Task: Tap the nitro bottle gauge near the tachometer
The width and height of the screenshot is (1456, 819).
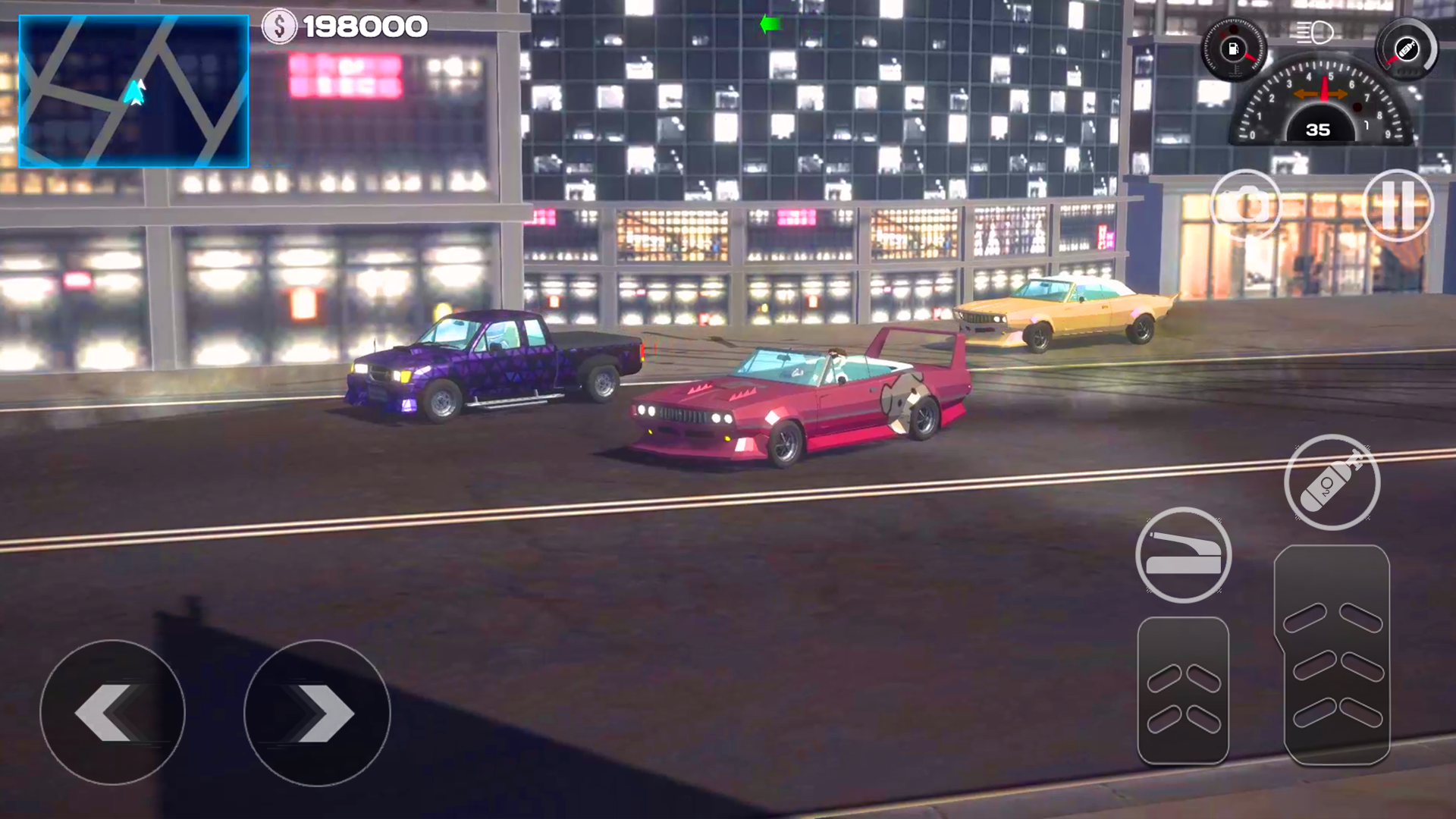Action: pyautogui.click(x=1407, y=49)
